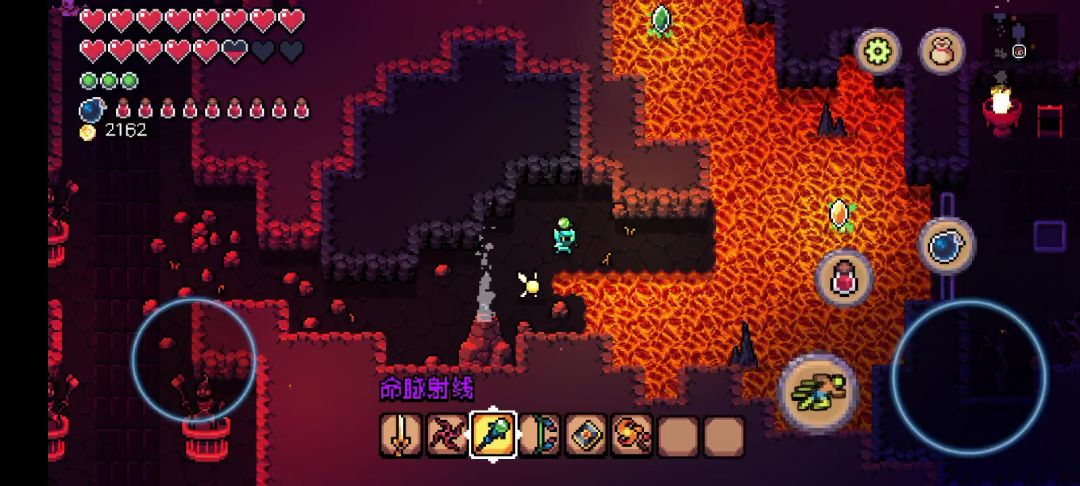Select the fire whip hotbar slot
This screenshot has width=1080, height=486.
coord(632,436)
